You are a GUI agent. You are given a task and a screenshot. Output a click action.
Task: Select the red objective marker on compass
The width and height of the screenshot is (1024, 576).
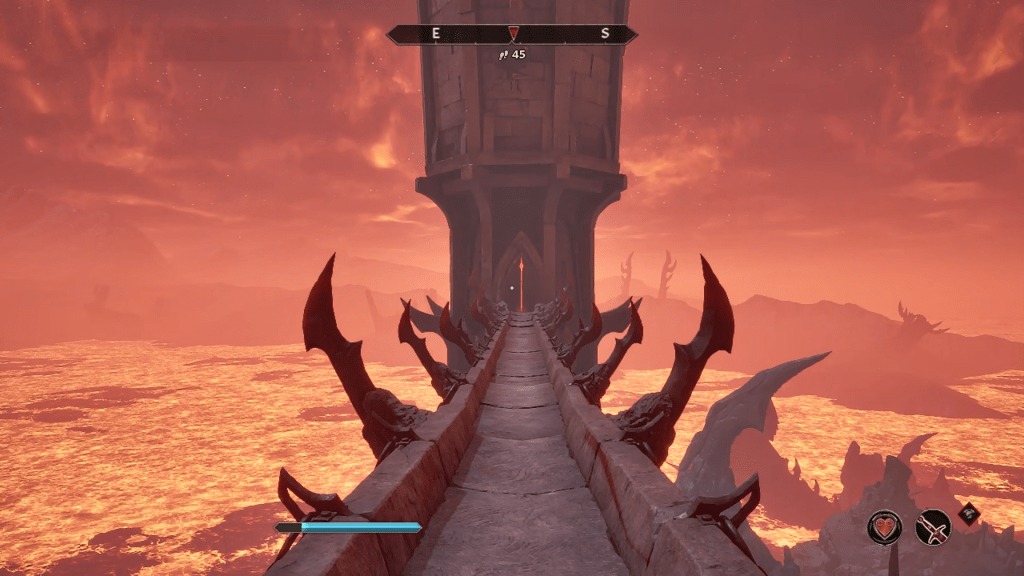[513, 34]
